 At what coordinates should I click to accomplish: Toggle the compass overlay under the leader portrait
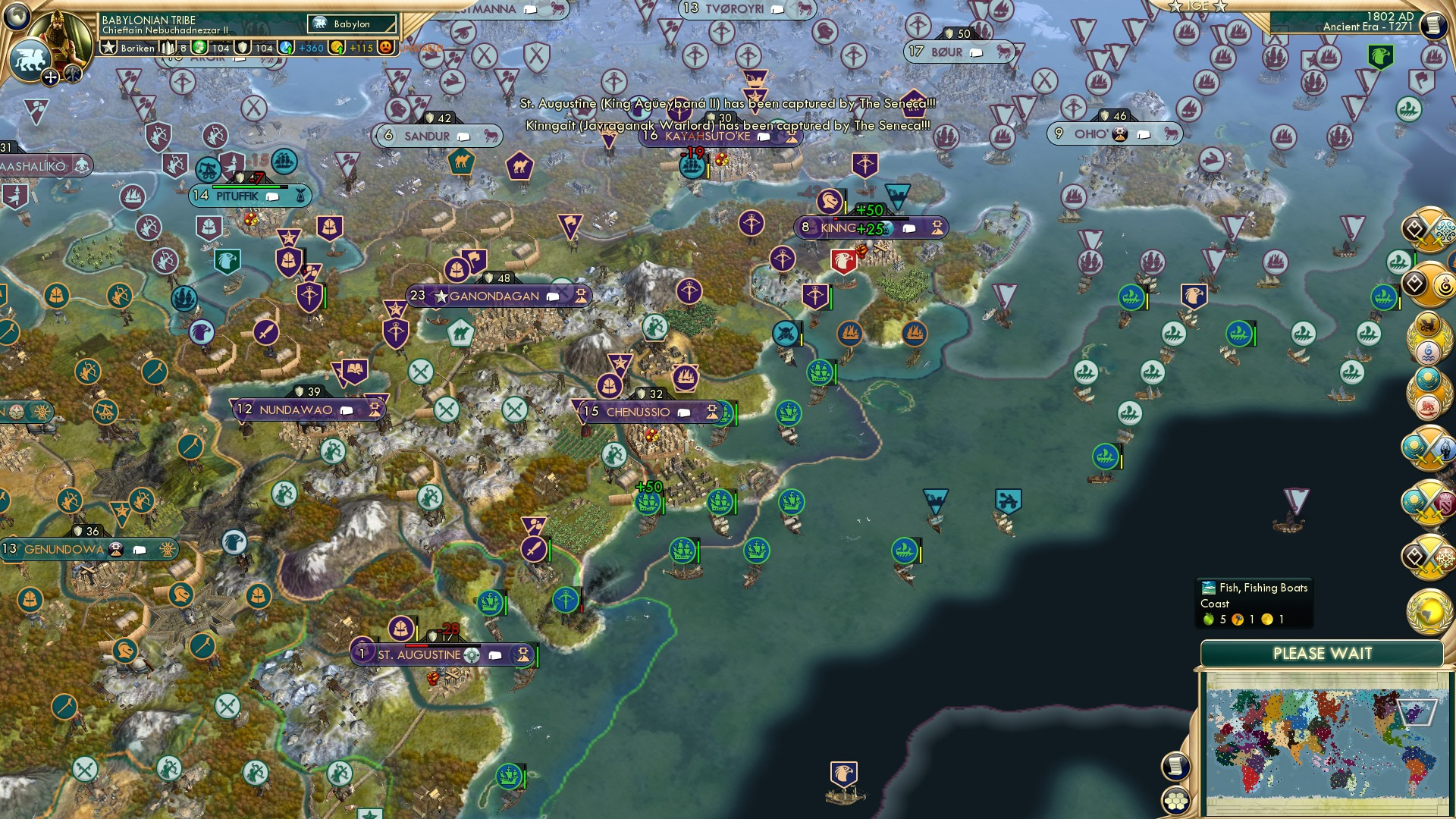click(50, 77)
